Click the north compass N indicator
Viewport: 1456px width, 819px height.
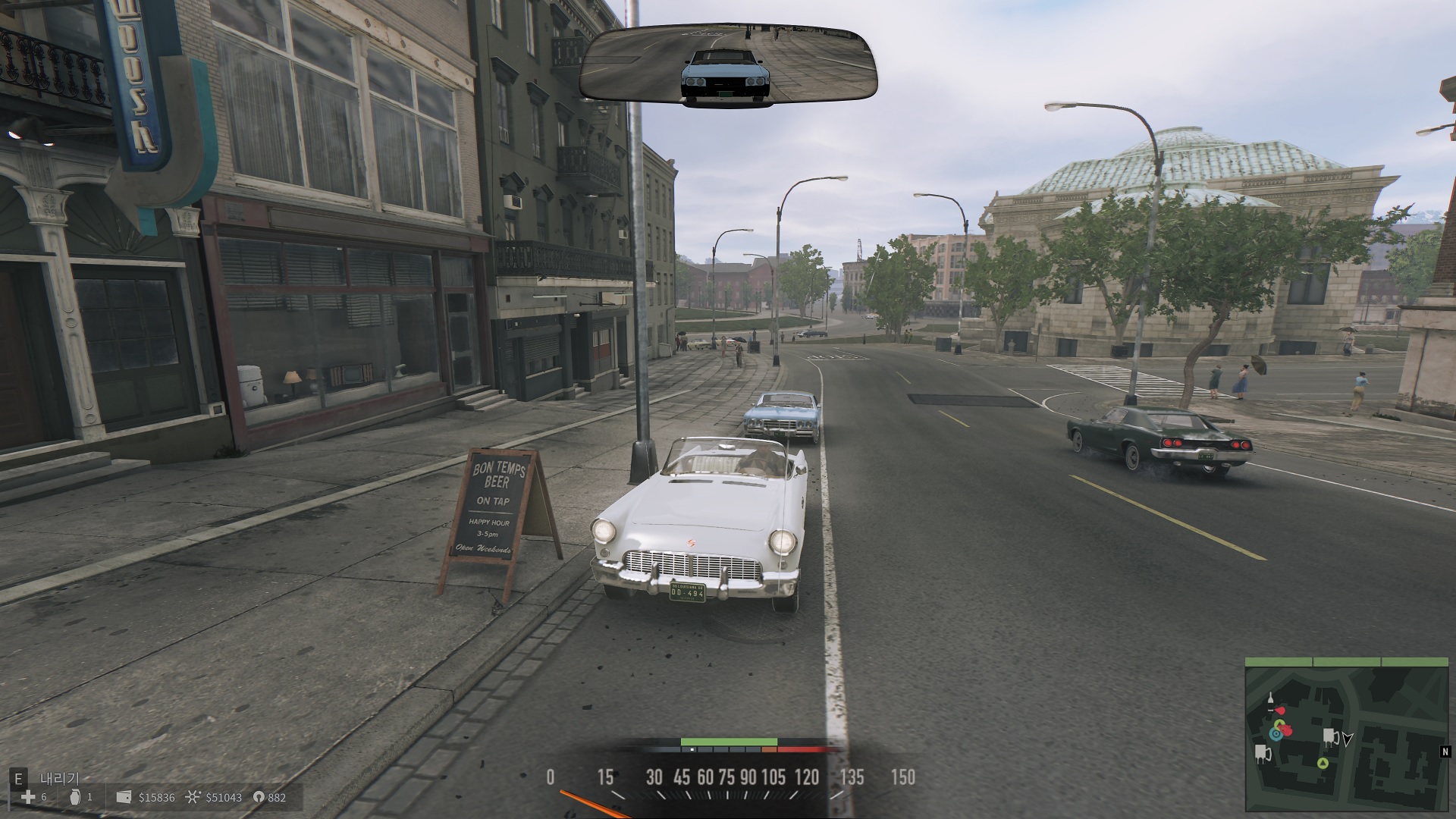pos(1445,752)
